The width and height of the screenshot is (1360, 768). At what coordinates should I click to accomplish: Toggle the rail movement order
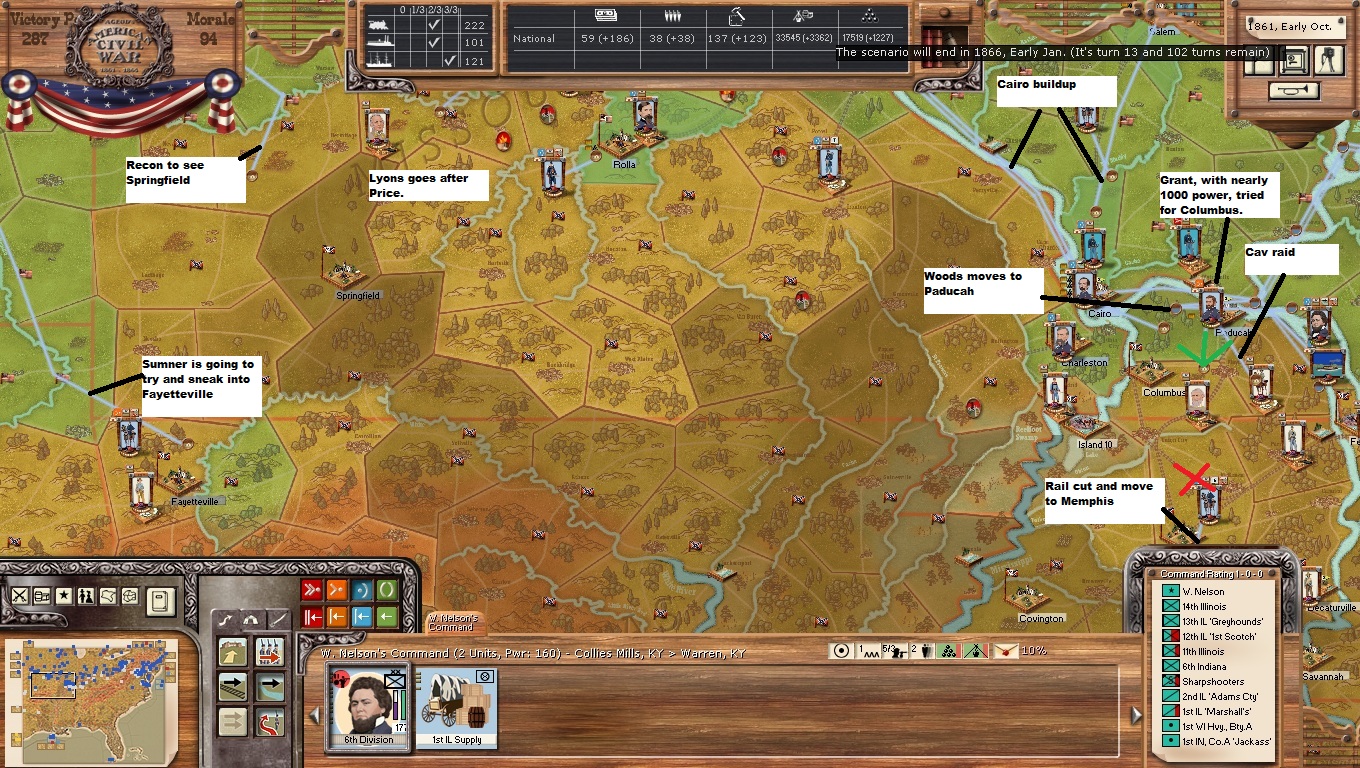[x=233, y=687]
